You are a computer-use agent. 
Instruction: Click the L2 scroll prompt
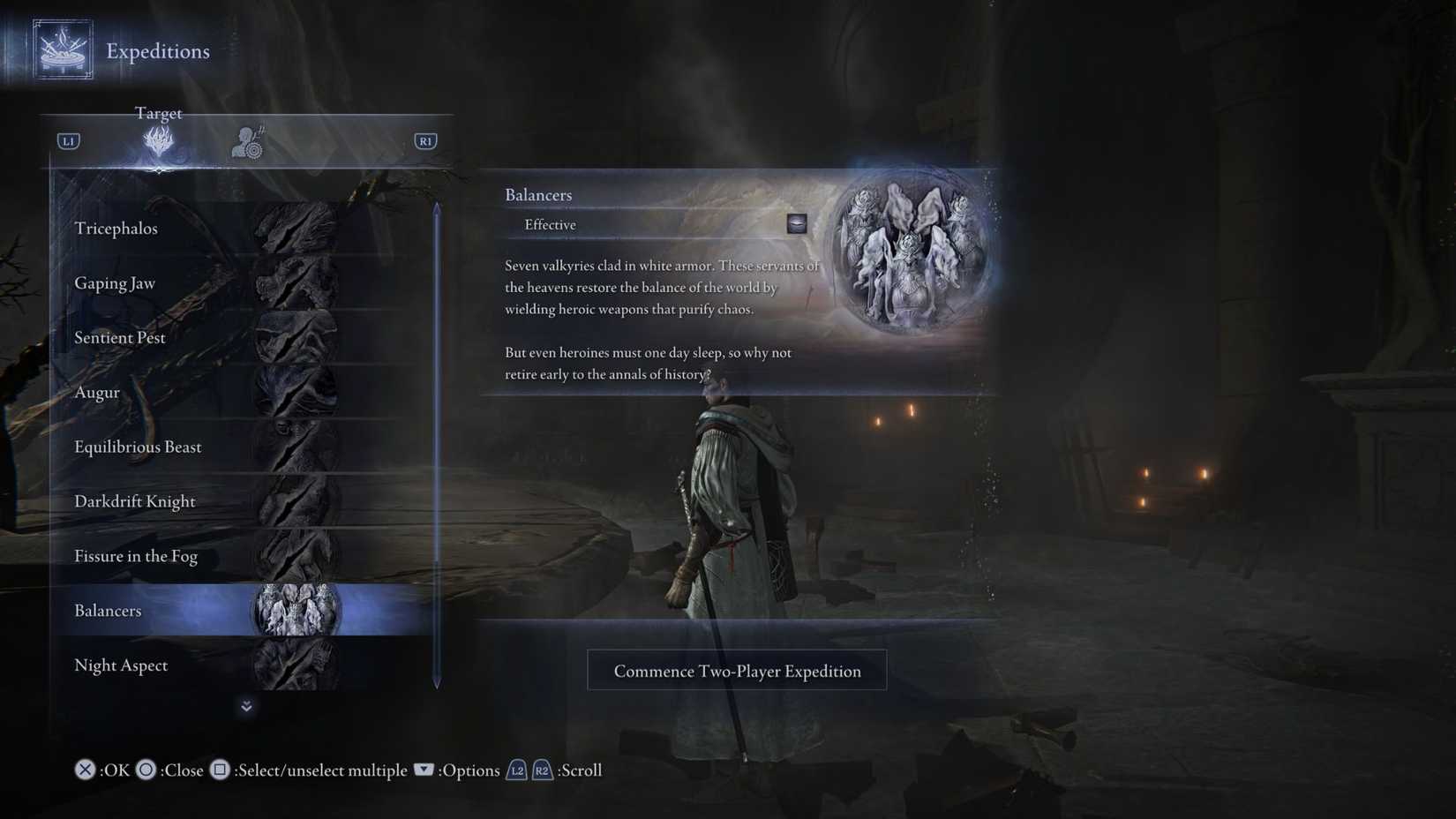[x=516, y=770]
